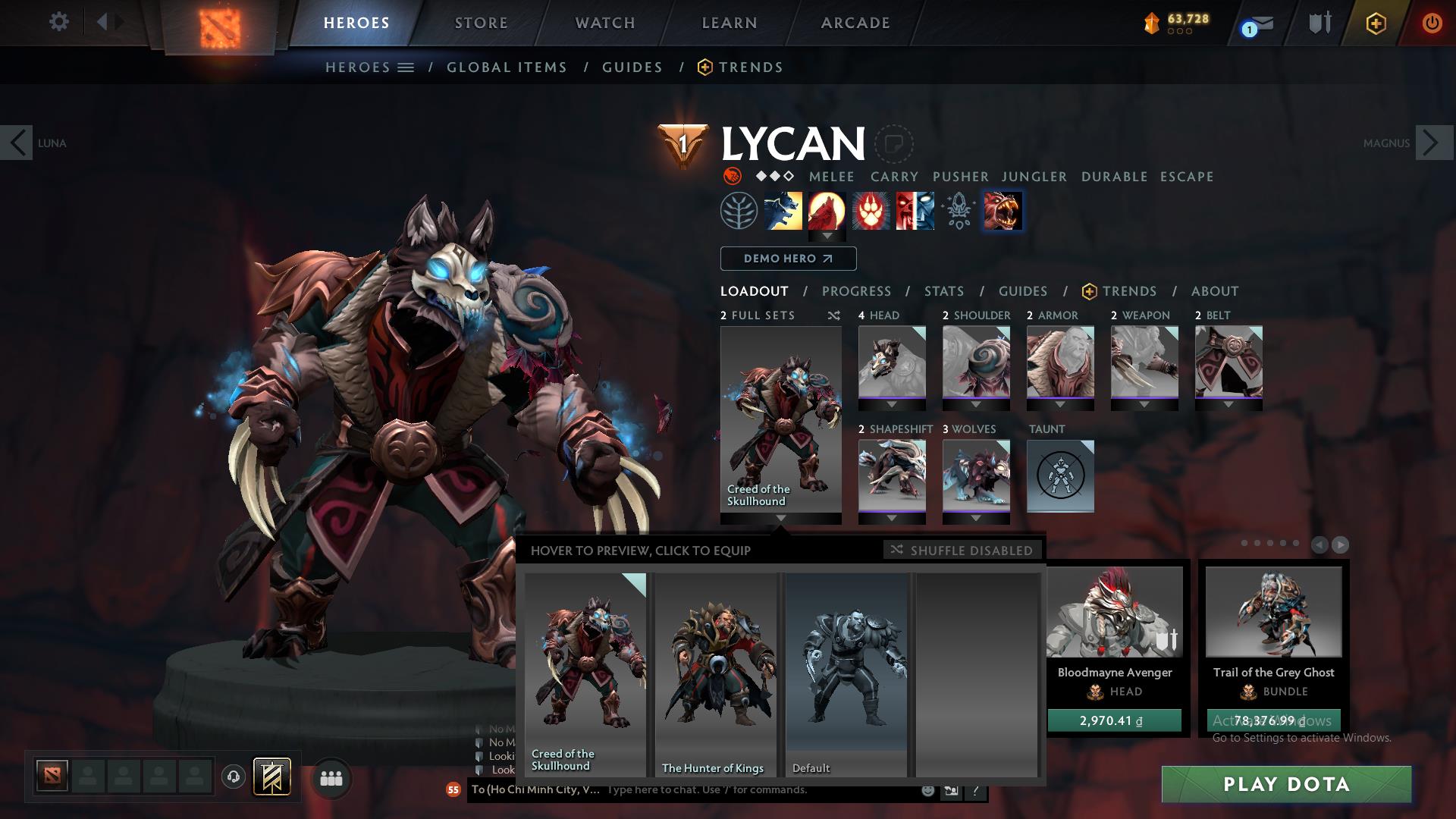Open the friends list icon
Viewport: 1456px width, 819px height.
tap(331, 778)
